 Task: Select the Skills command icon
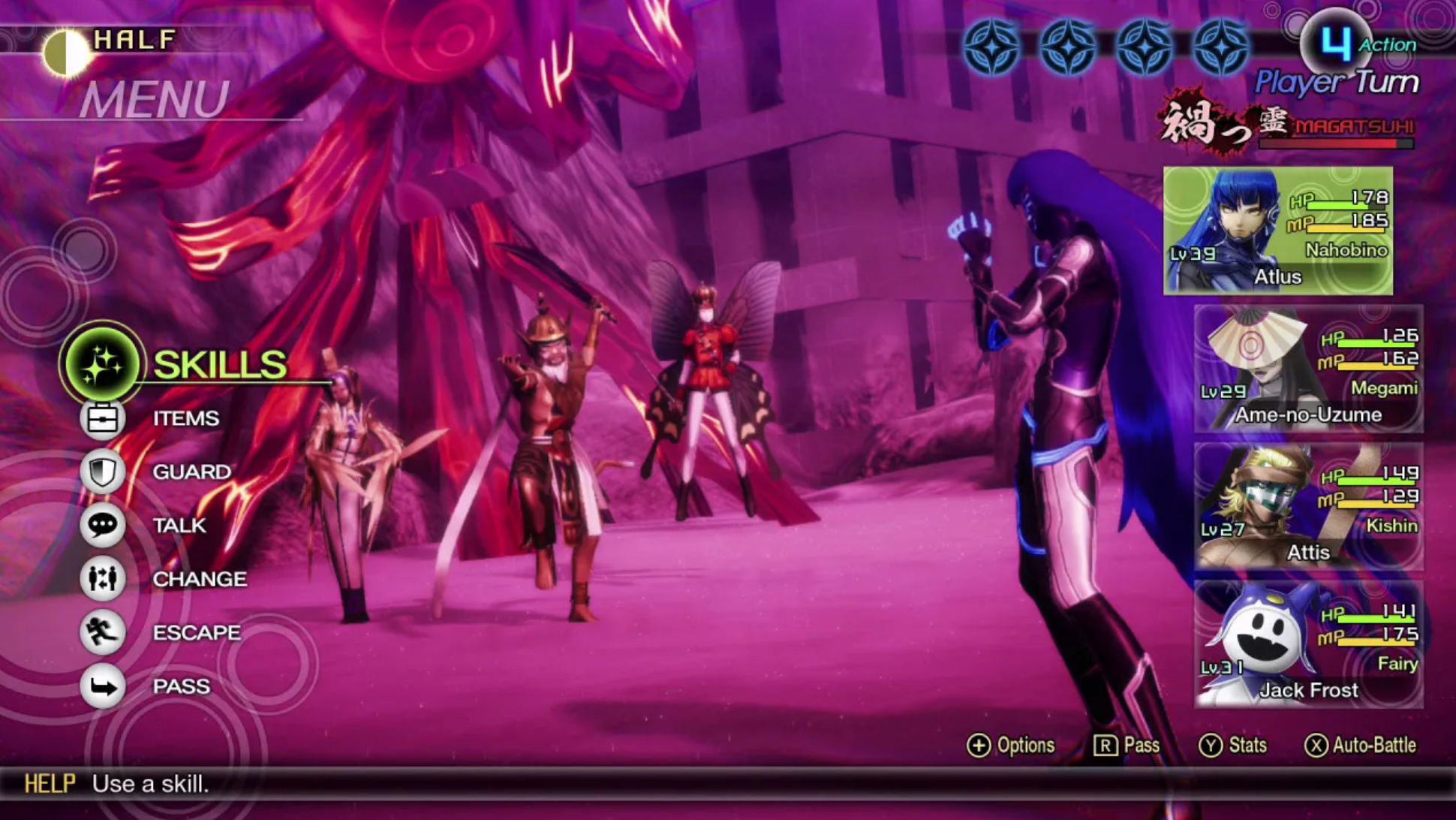coord(102,363)
